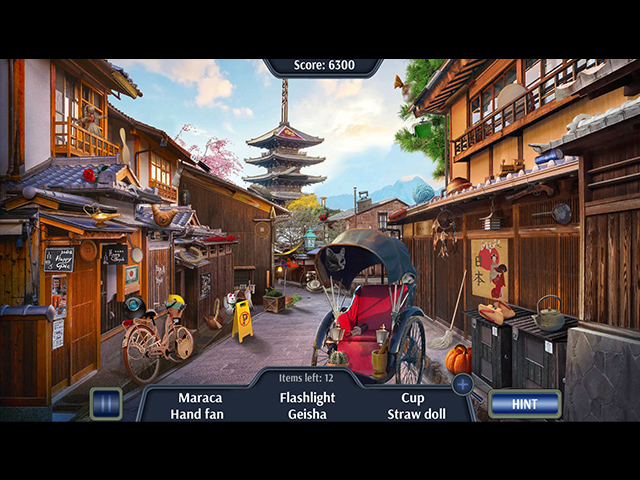Choose the Hand fan list entry
Screen dimensions: 640x480
(x=197, y=414)
